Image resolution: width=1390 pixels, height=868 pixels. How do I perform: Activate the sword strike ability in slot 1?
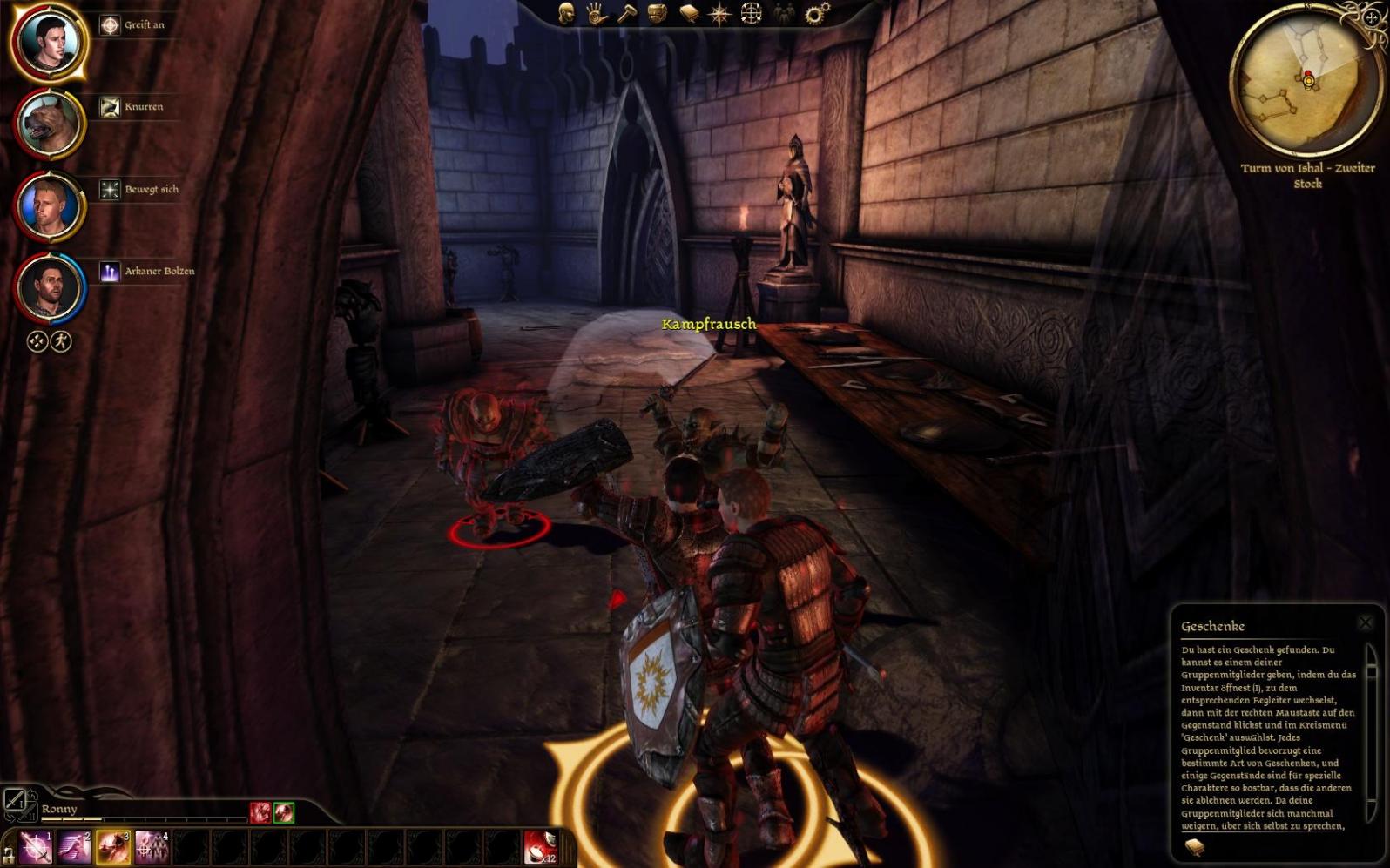37,847
